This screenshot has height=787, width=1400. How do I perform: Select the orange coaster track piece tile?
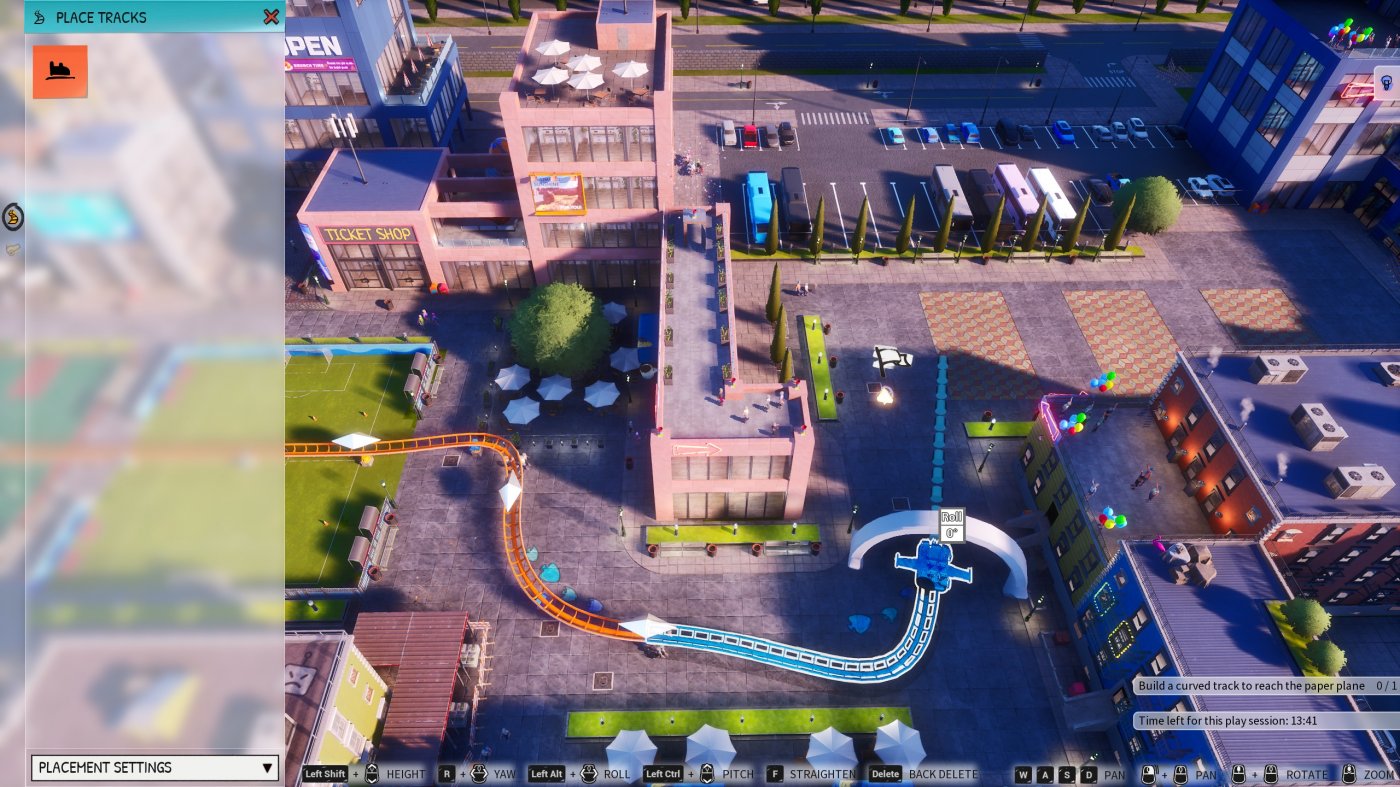[60, 73]
